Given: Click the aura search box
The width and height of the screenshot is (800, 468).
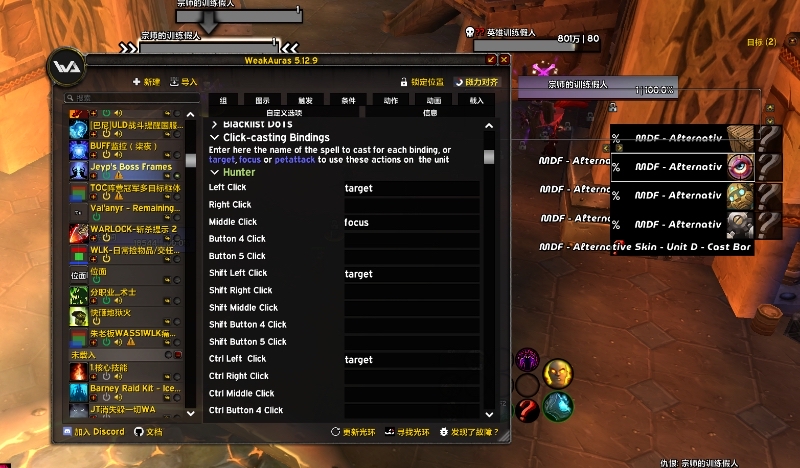Looking at the screenshot, I should [x=130, y=98].
